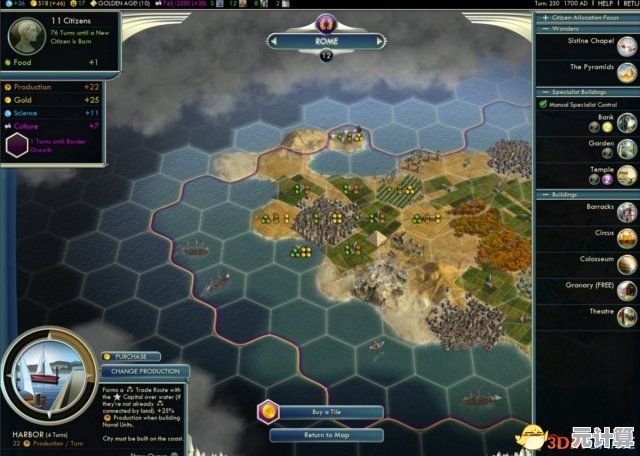The height and width of the screenshot is (456, 640).
Task: Click the Bank building icon
Action: [x=626, y=122]
